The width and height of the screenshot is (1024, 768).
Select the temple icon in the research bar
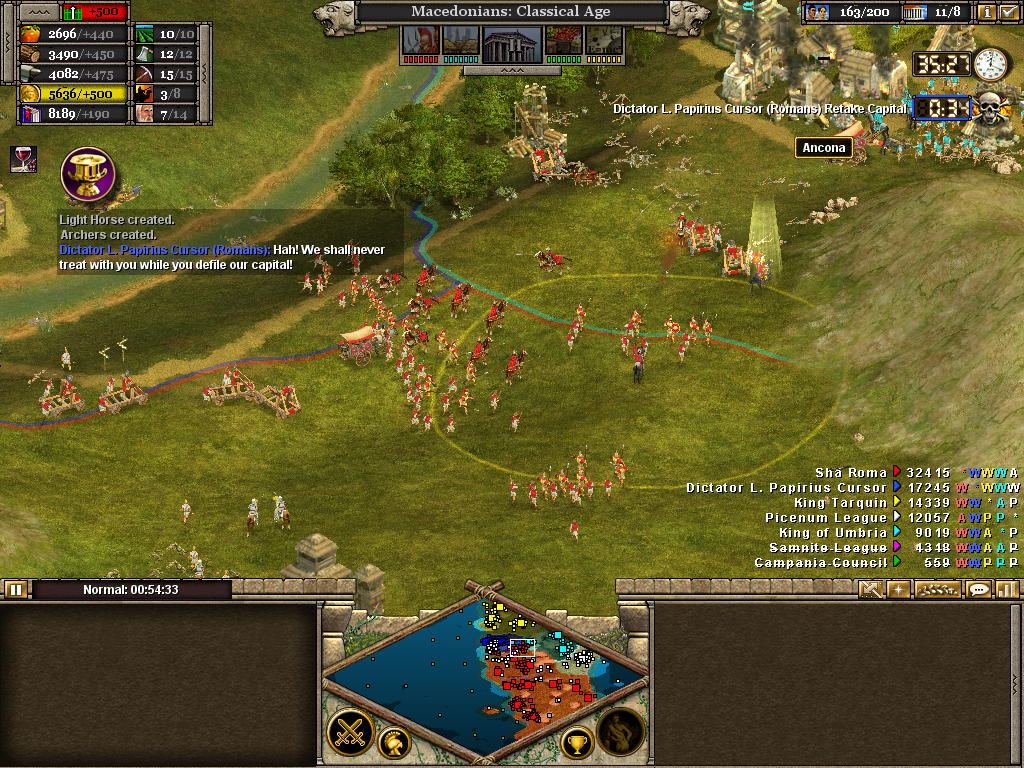tap(512, 42)
